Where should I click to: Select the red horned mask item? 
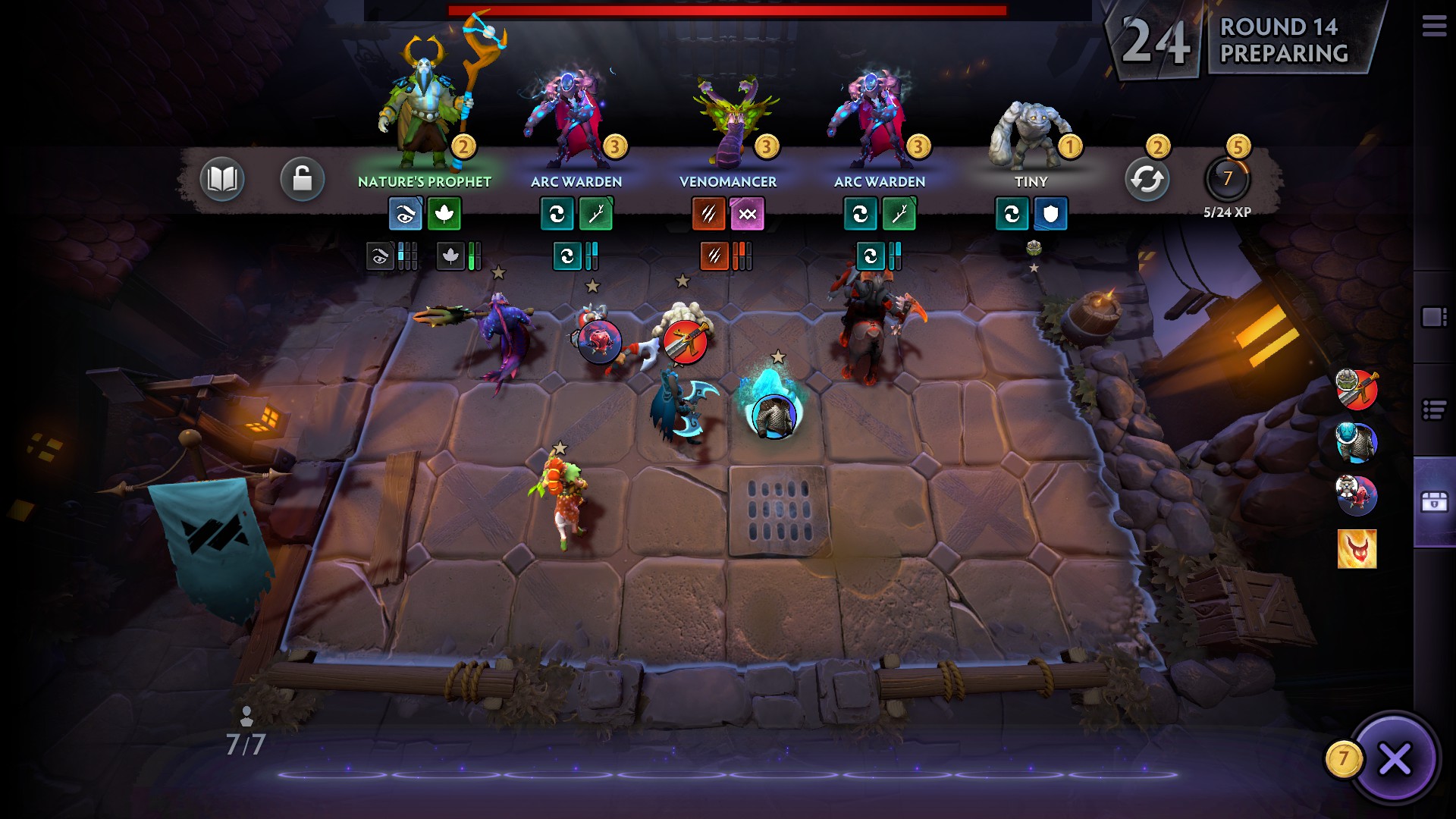(1357, 549)
